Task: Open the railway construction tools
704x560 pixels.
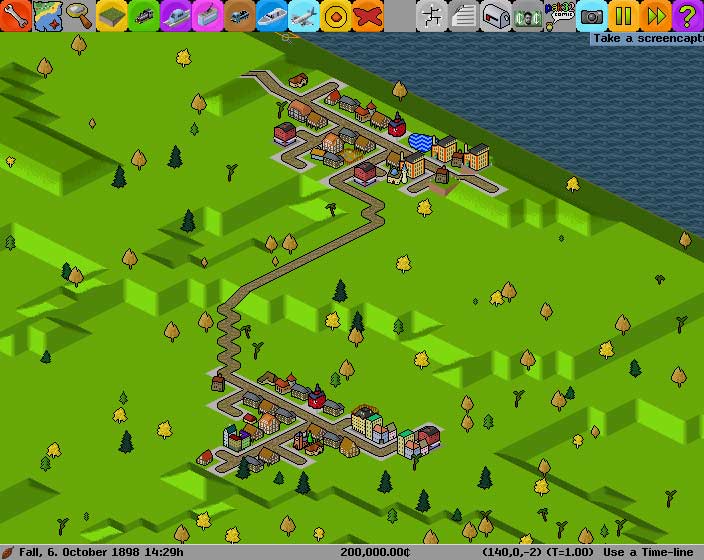Action: [143, 15]
